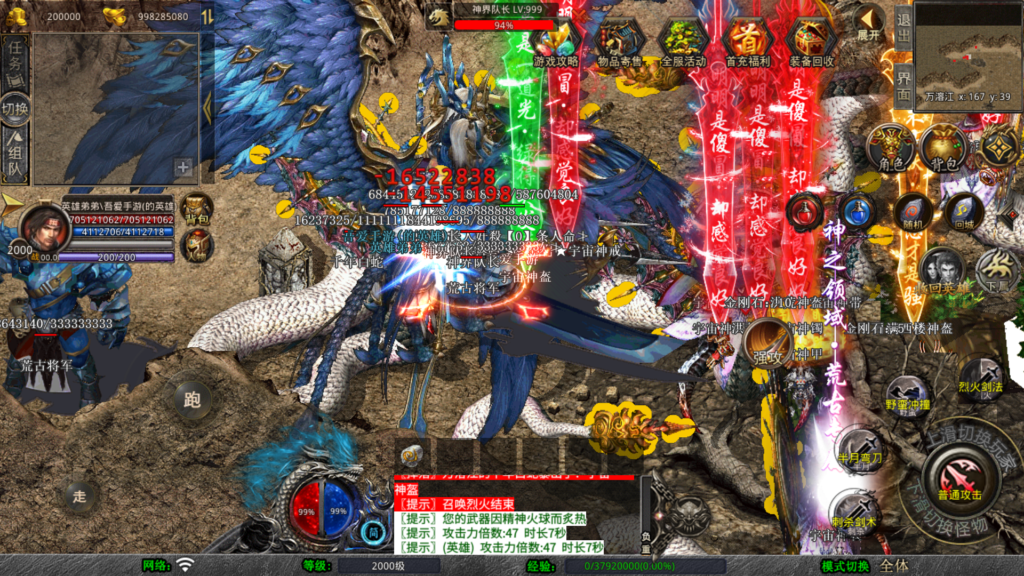The width and height of the screenshot is (1024, 576).
Task: Use the 回城 return-to-town scroll
Action: coord(964,212)
